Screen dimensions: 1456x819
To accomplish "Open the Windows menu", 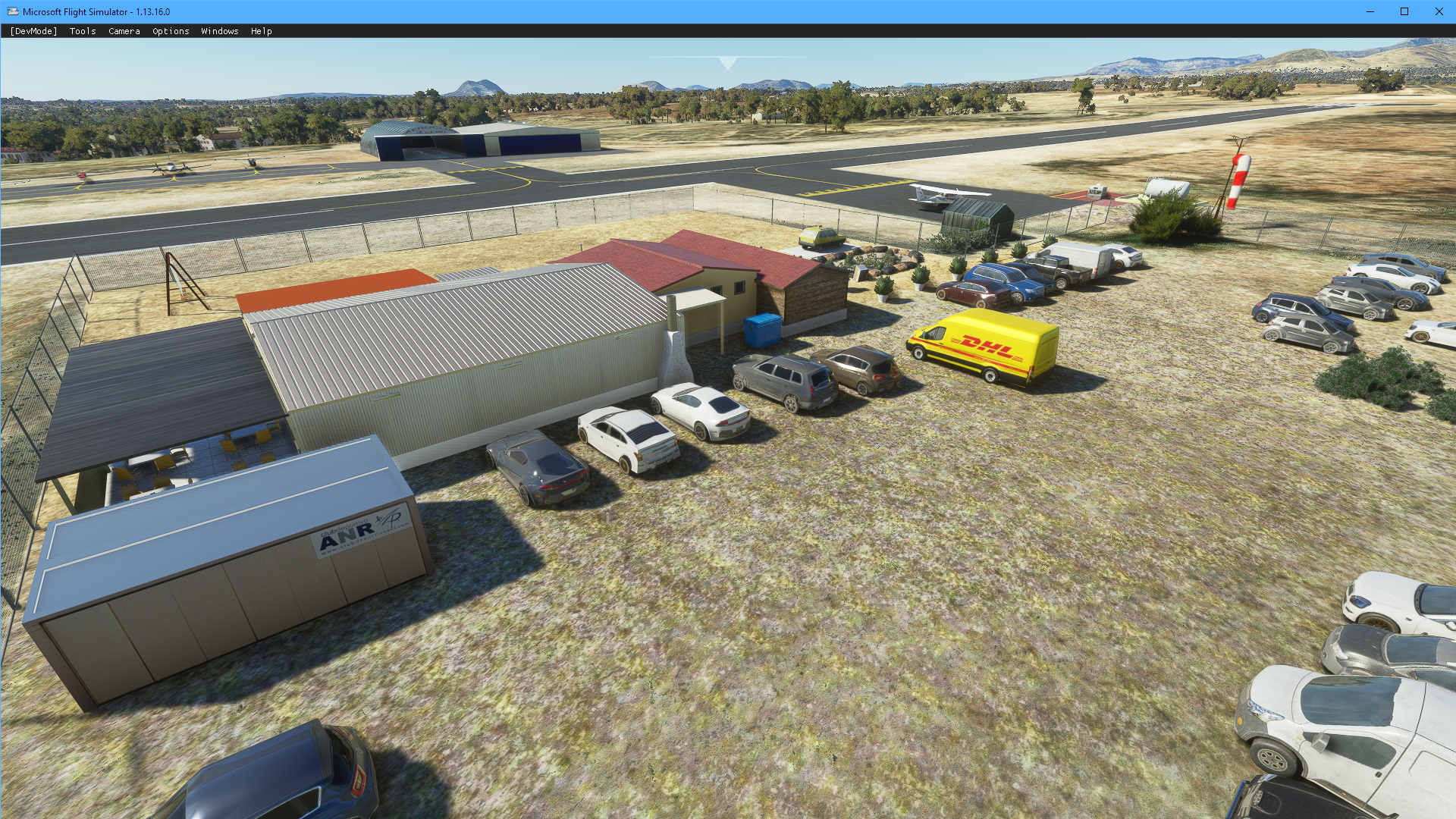I will pos(219,31).
